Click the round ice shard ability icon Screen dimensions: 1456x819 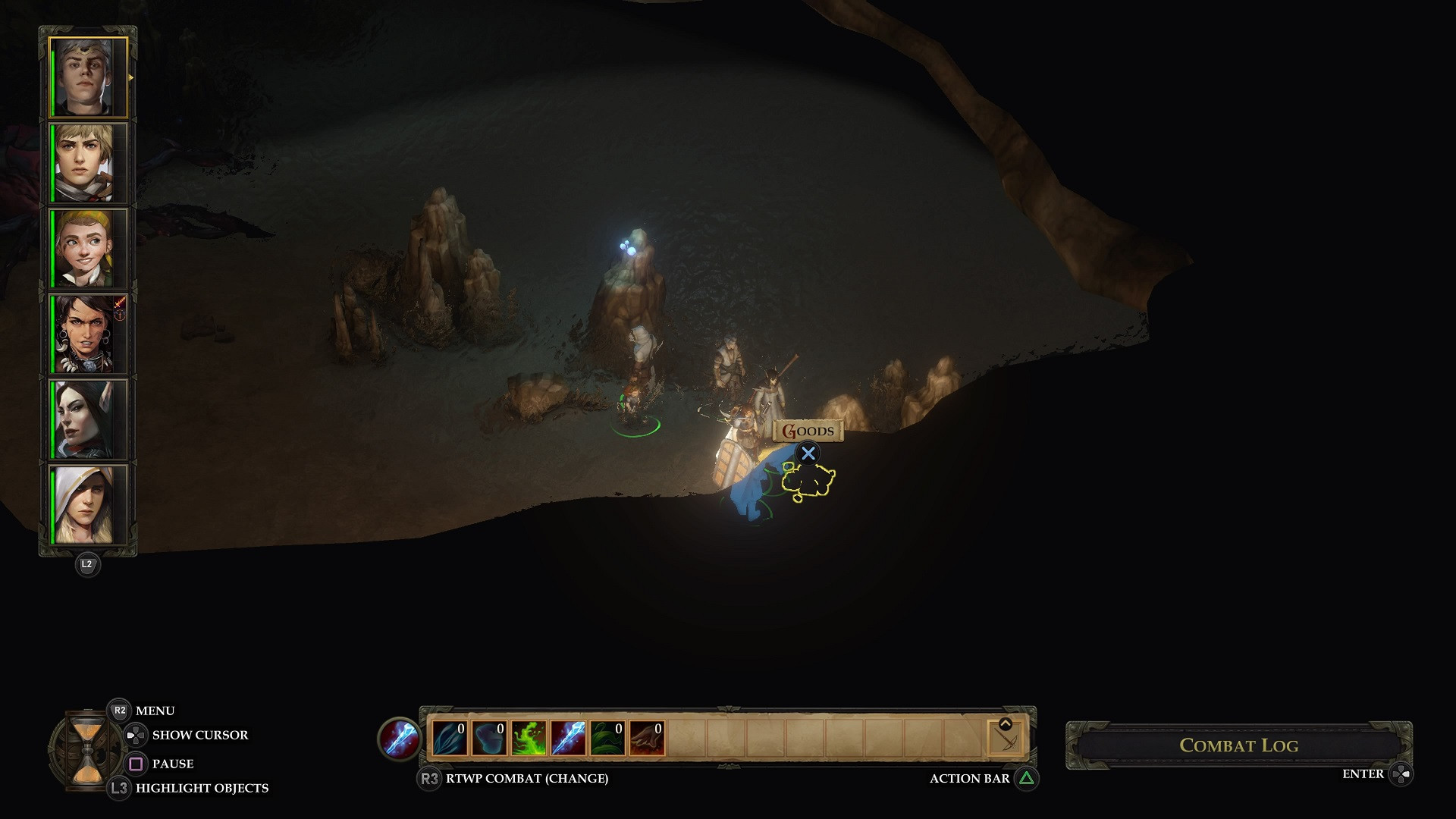399,739
